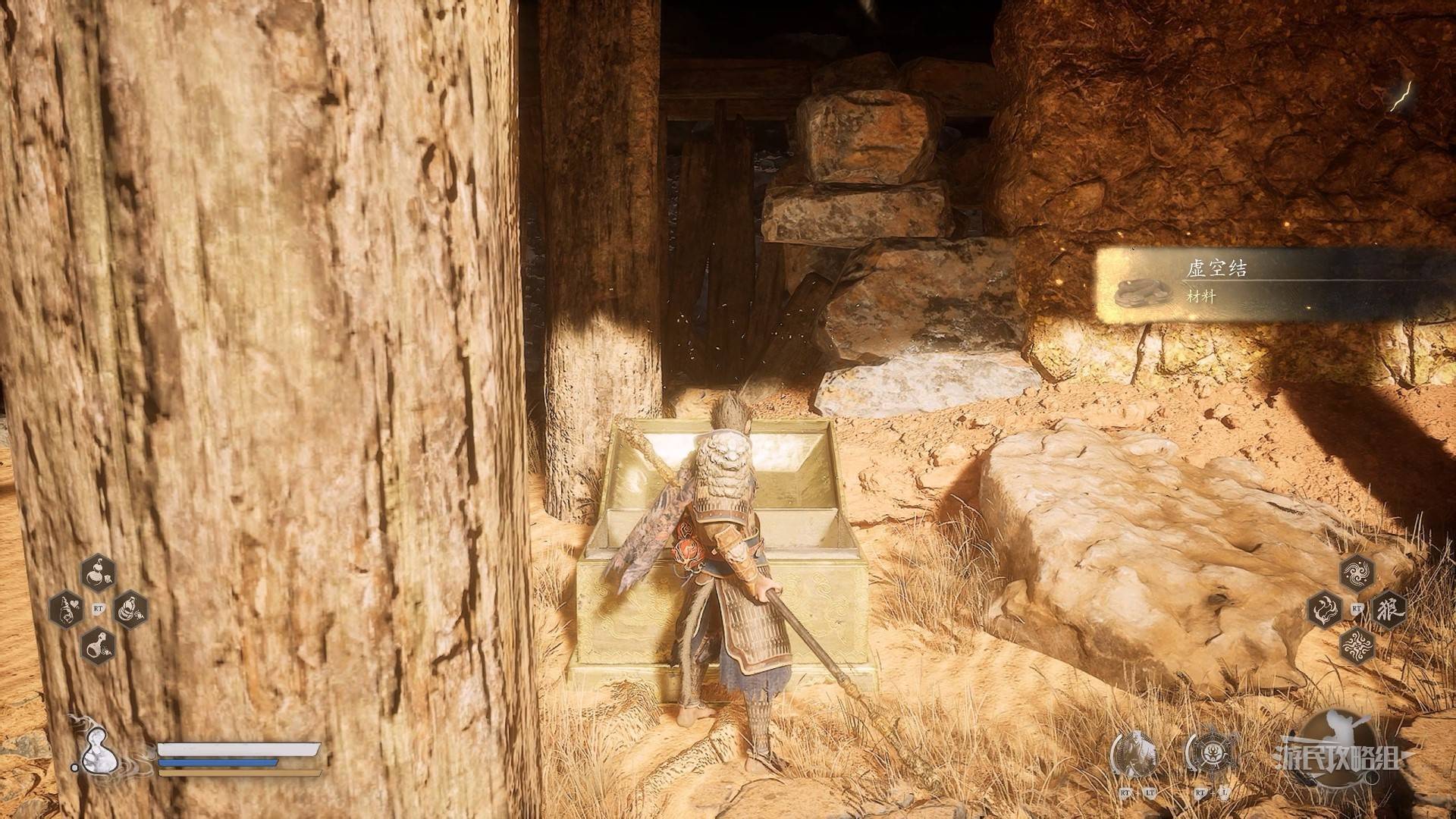Cast the four-way curling cloud spell

[x=1357, y=645]
